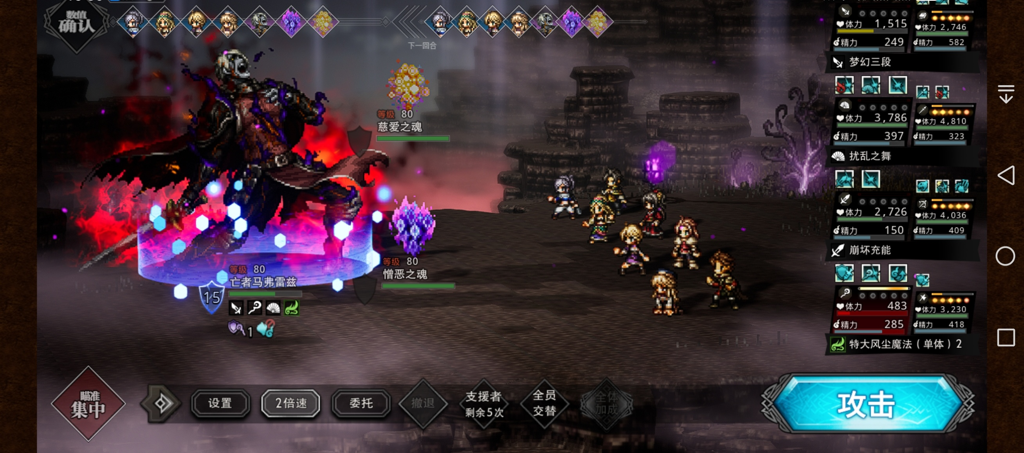The width and height of the screenshot is (1024, 453).
Task: Tap the Android home circle button
Action: pos(1005,256)
